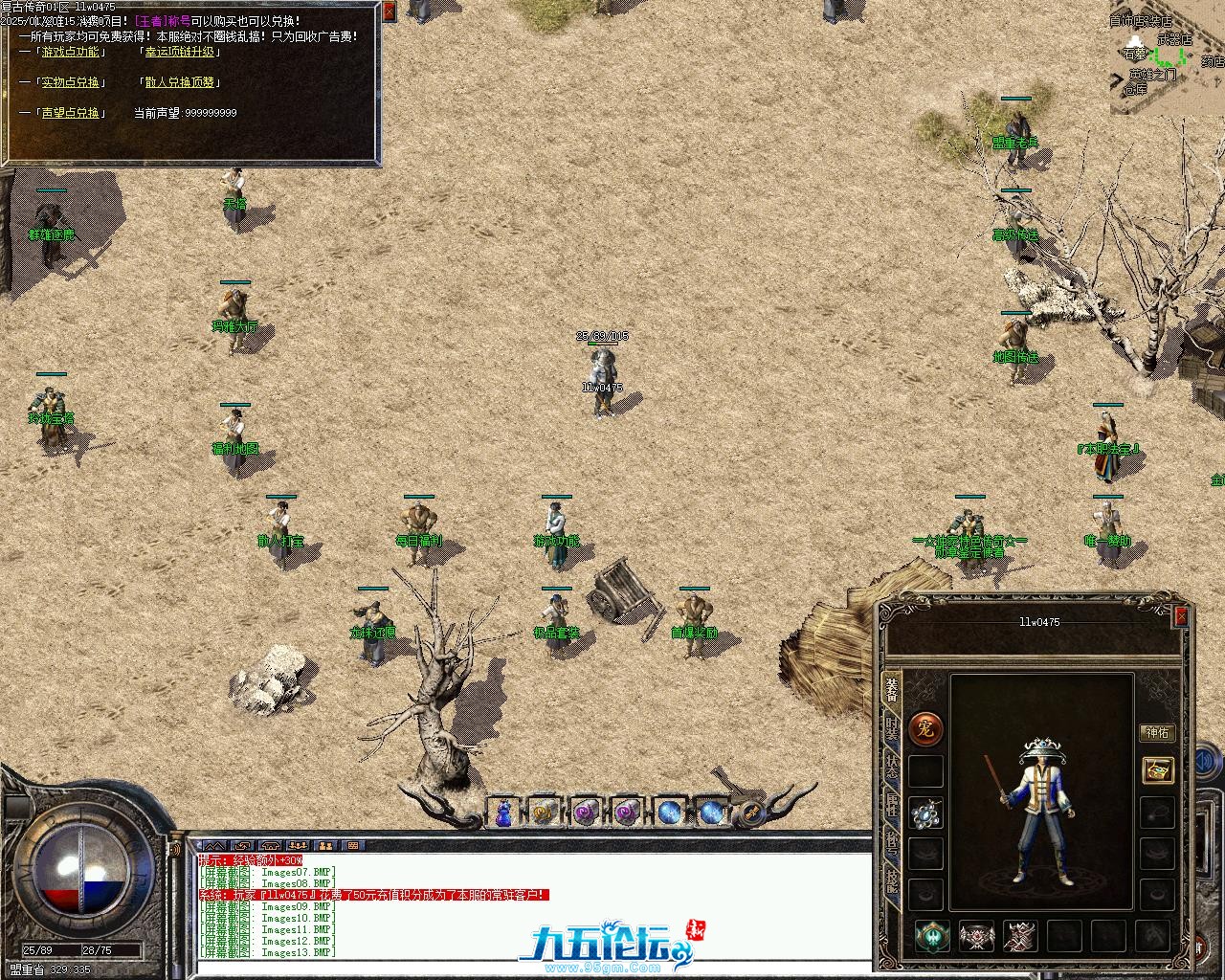Switch to the 时装 tab
The width and height of the screenshot is (1225, 980).
(892, 730)
